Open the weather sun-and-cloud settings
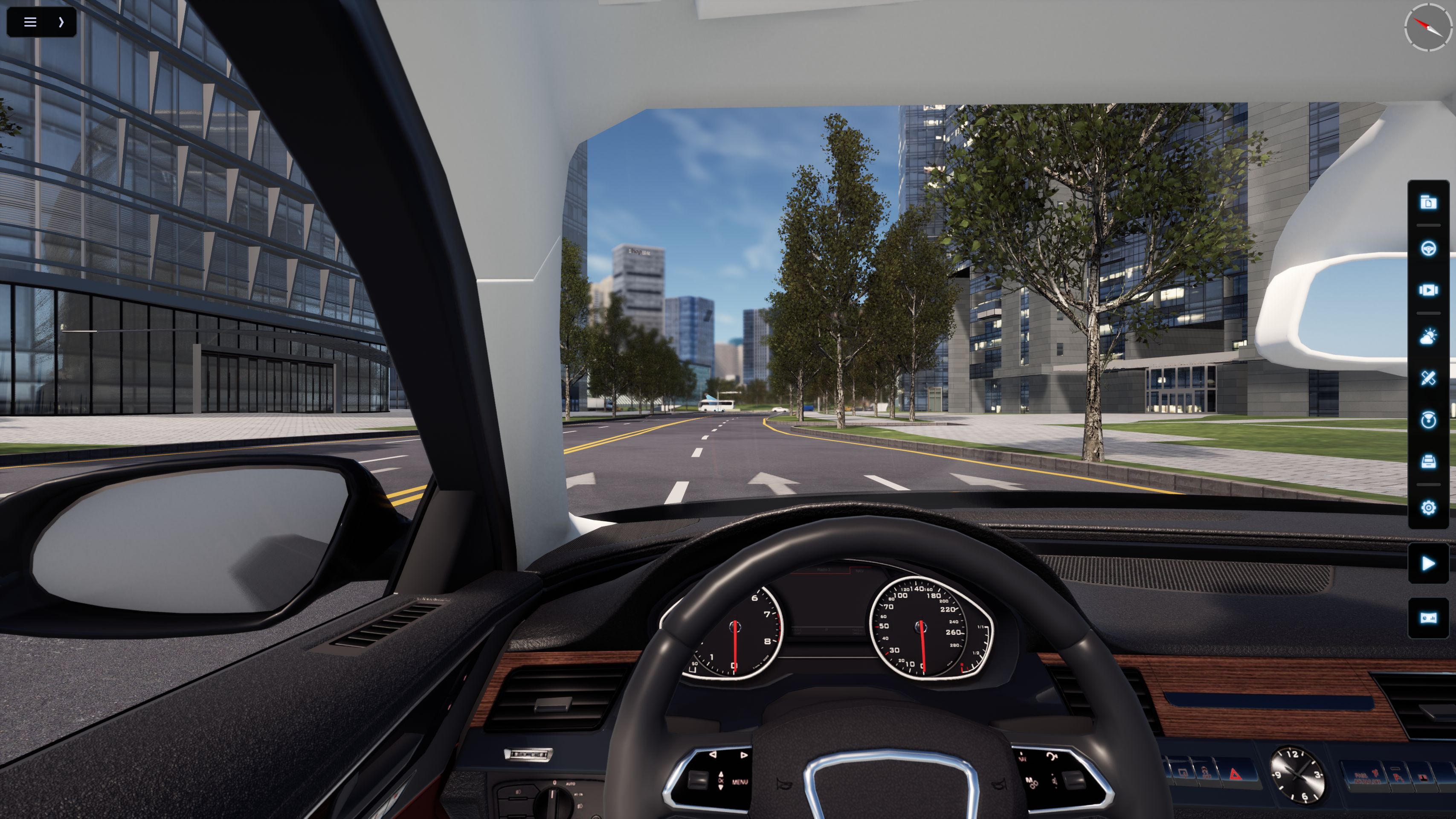Image resolution: width=1456 pixels, height=819 pixels. coord(1428,336)
